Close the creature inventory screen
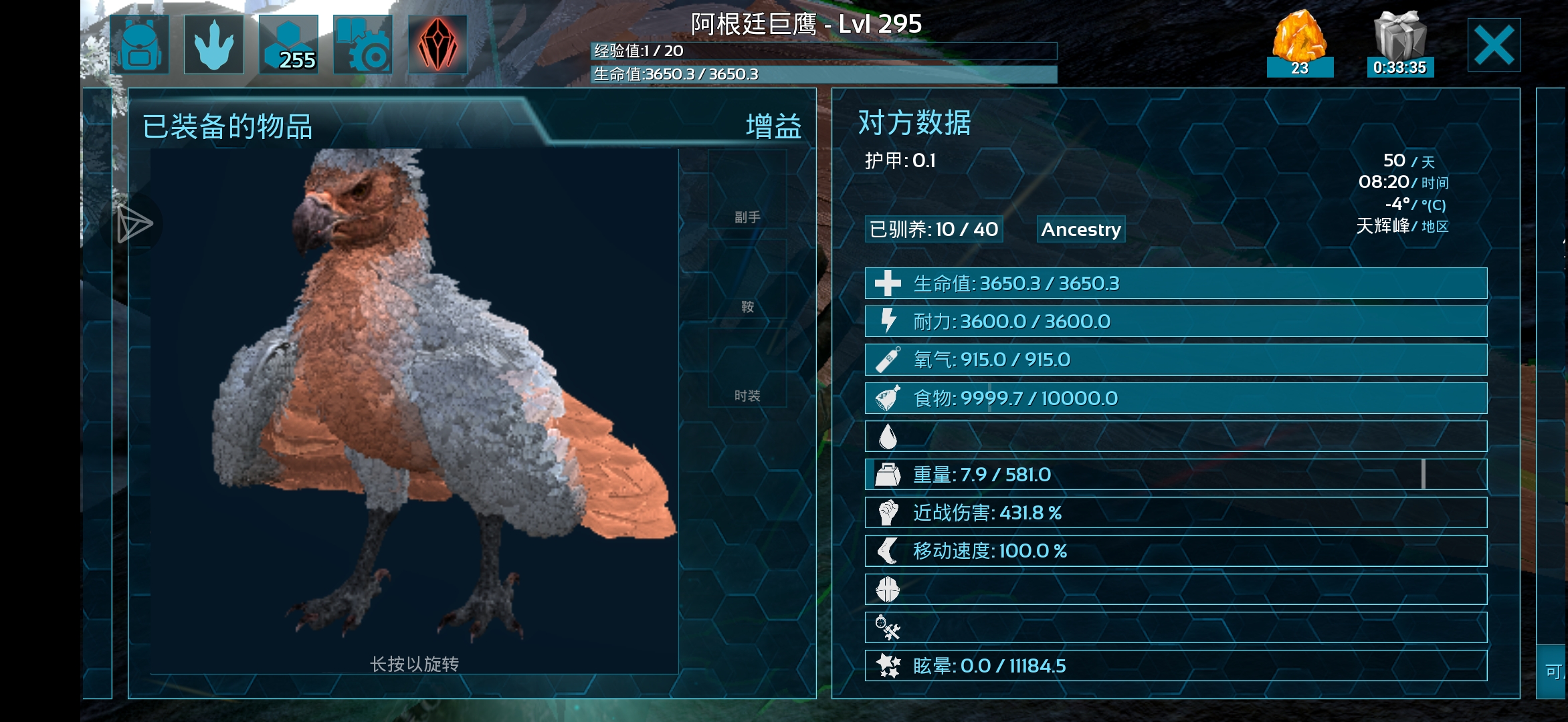The image size is (1568, 722). point(1494,45)
